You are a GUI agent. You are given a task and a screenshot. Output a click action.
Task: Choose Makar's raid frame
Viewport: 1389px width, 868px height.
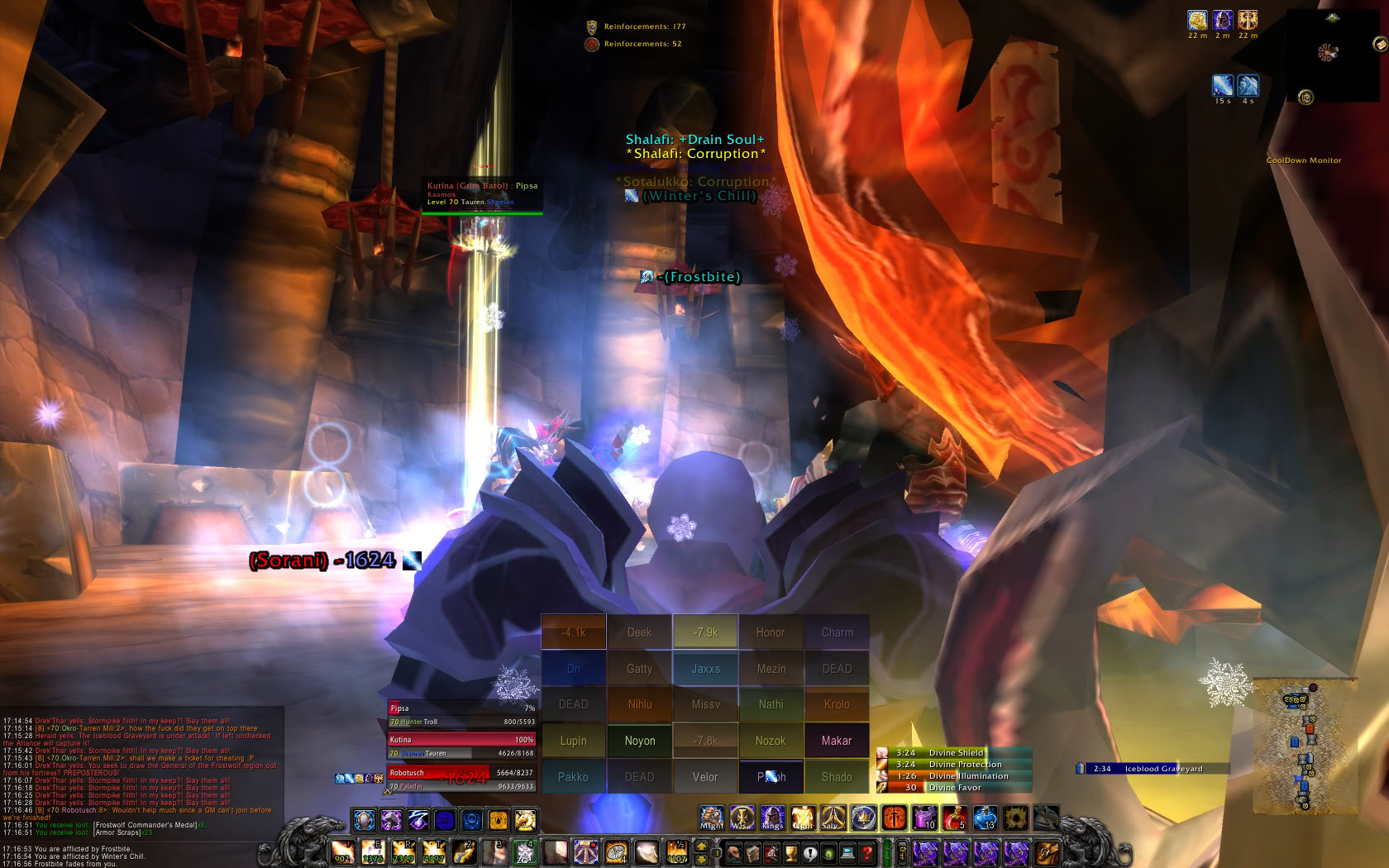point(836,741)
